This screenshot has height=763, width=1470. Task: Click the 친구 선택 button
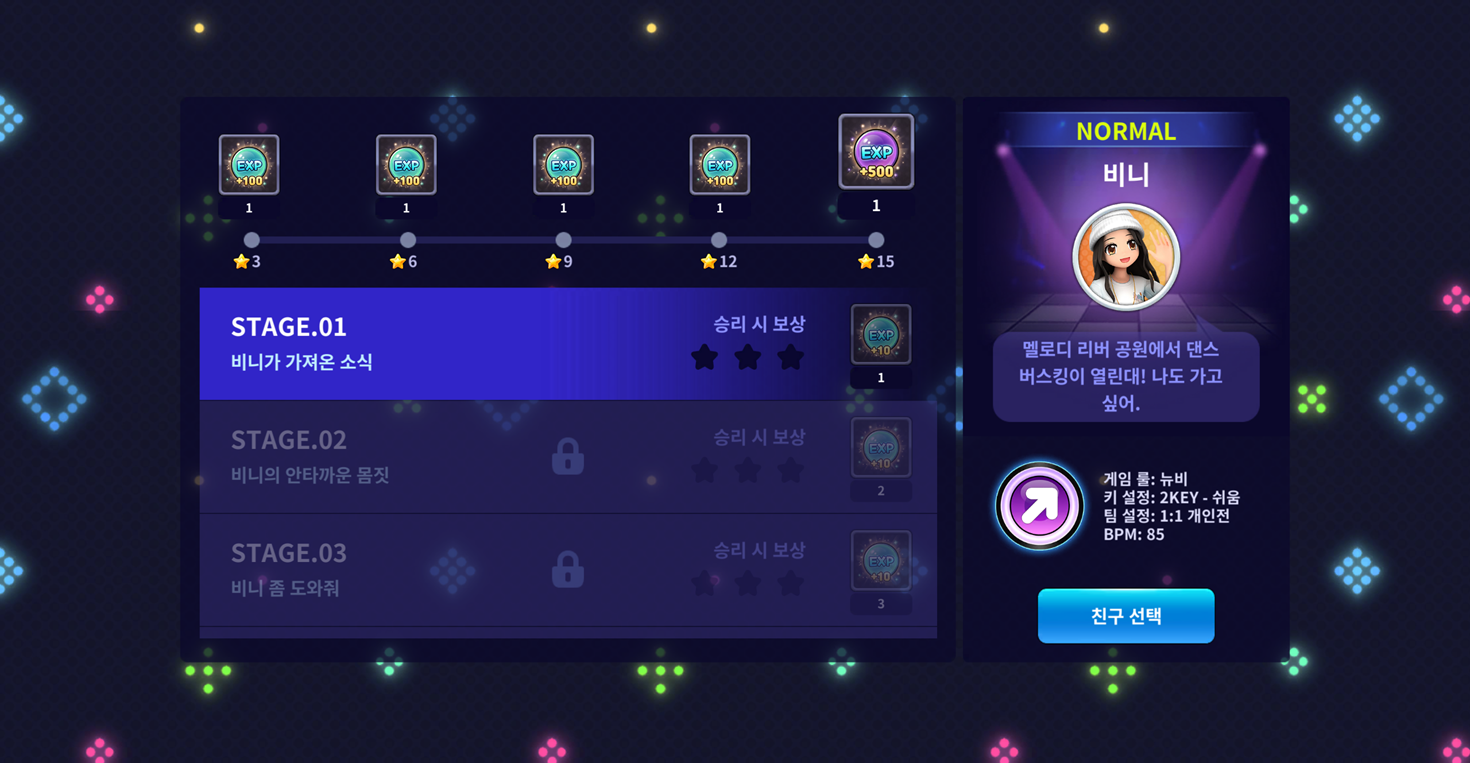tap(1125, 616)
